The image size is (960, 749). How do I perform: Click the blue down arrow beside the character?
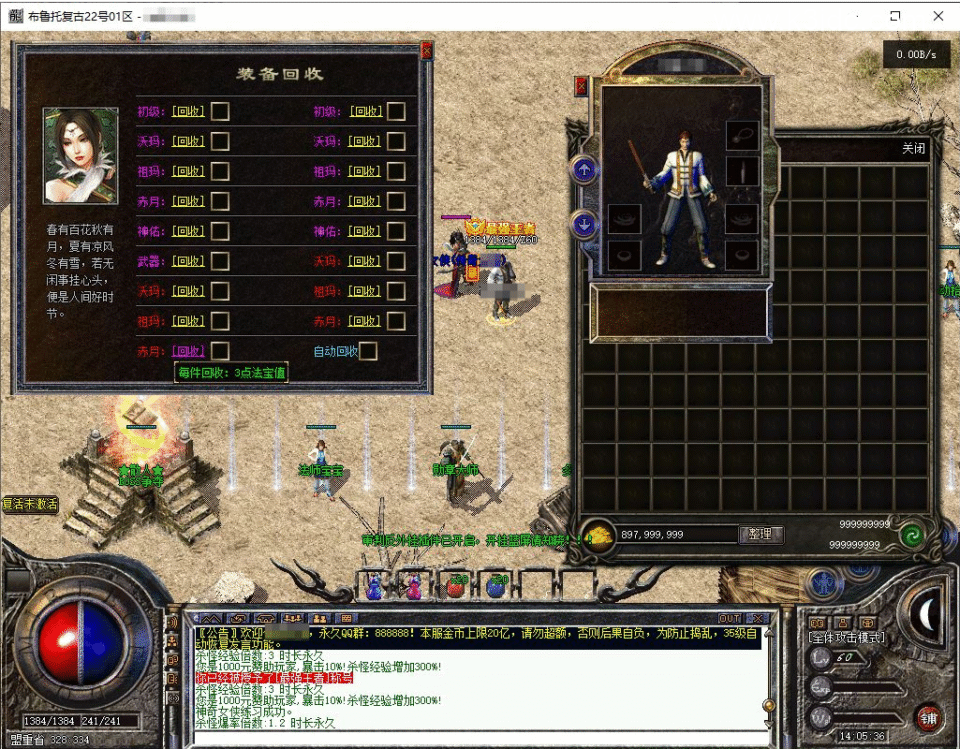click(584, 223)
